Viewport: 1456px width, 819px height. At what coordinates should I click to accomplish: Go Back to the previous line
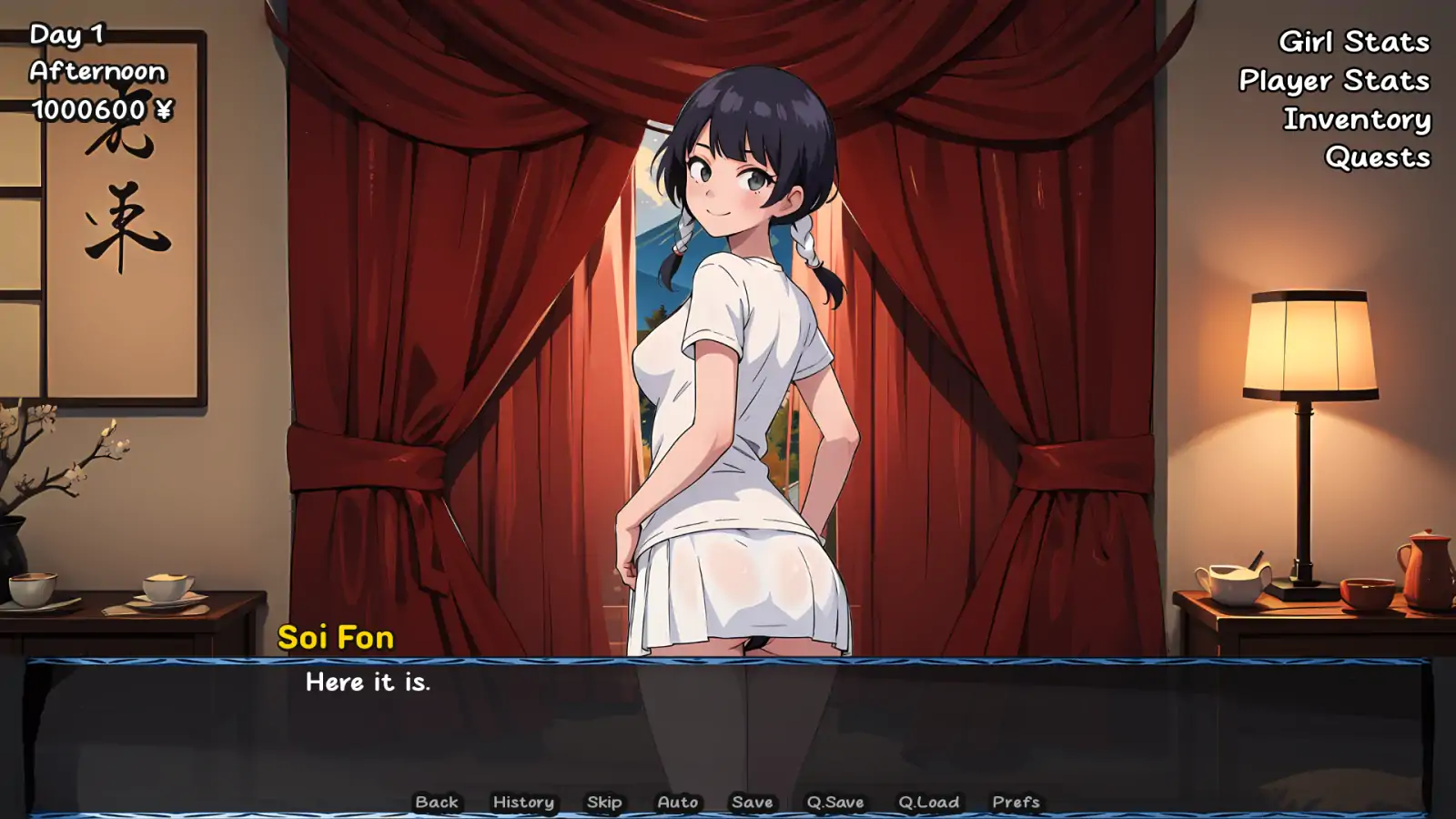point(437,802)
